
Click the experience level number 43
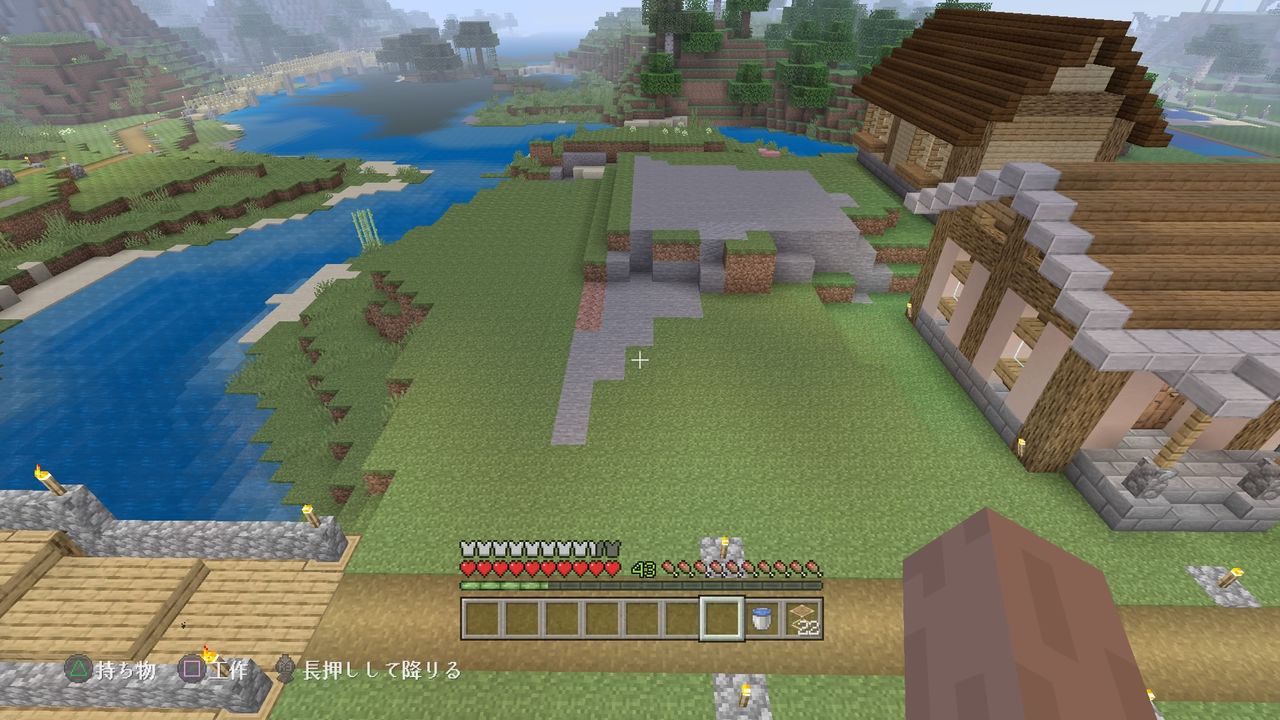[x=642, y=568]
